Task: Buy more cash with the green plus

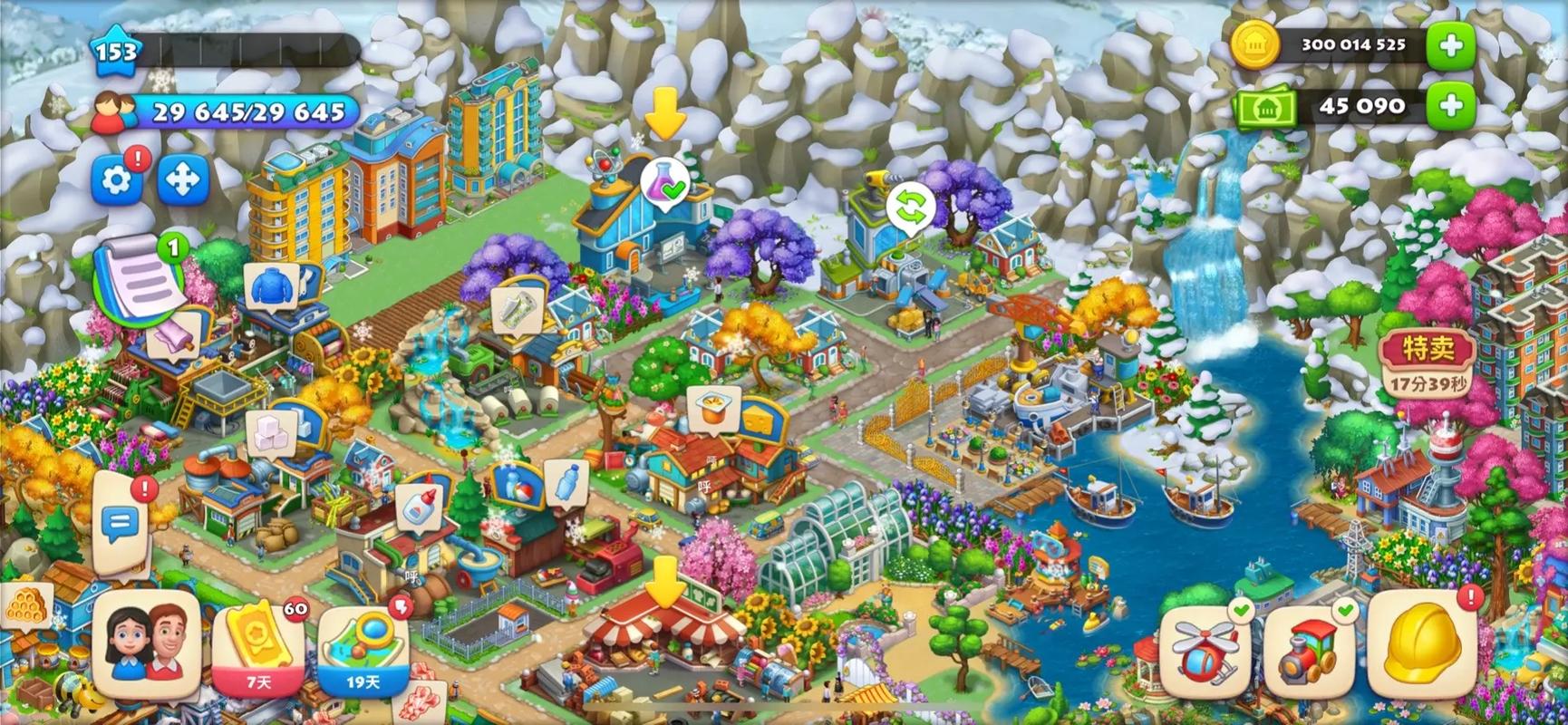Action: (1450, 107)
